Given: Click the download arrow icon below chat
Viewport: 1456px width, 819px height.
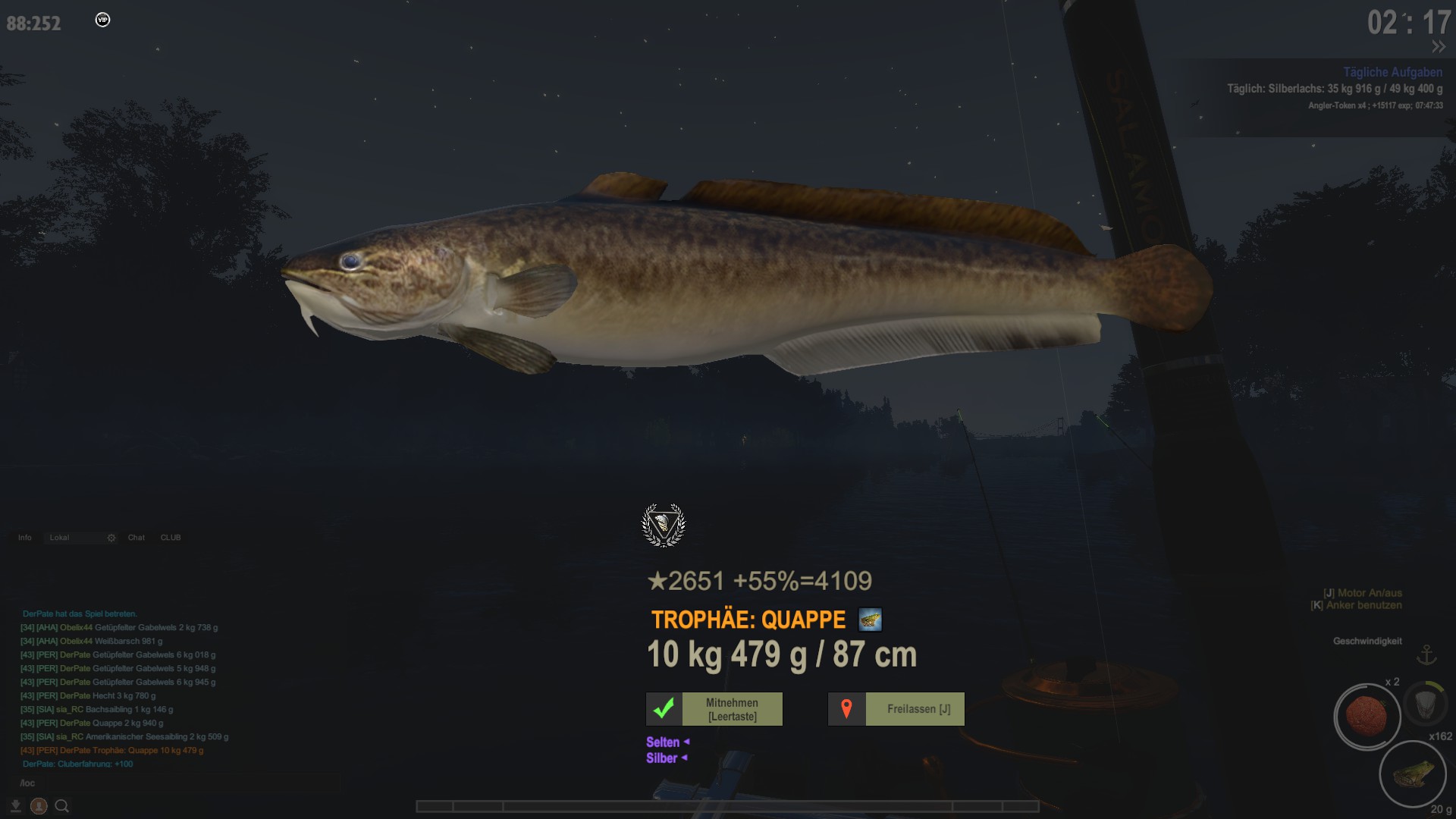Looking at the screenshot, I should point(15,805).
